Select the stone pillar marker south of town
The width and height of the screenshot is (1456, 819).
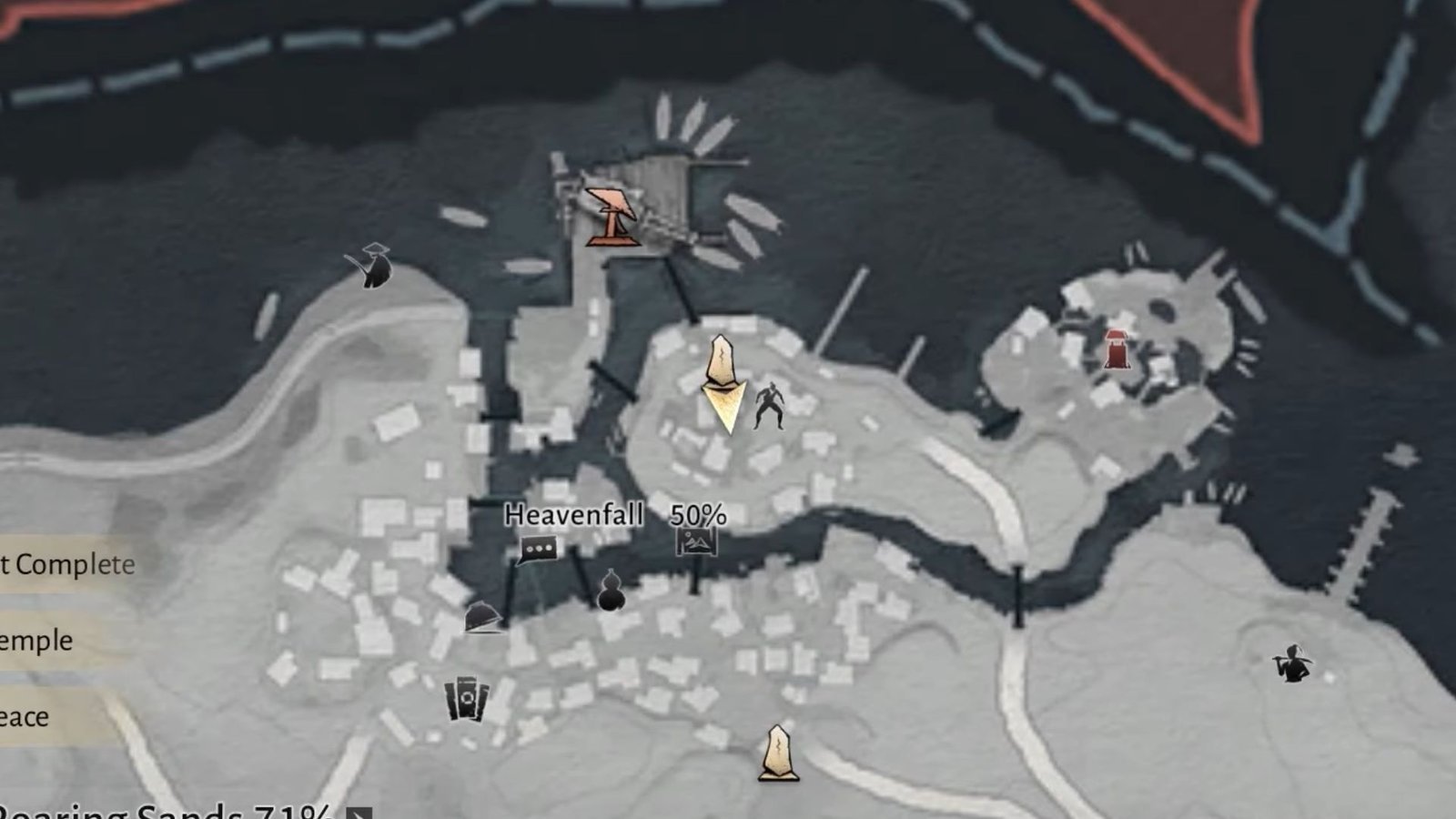point(778,753)
